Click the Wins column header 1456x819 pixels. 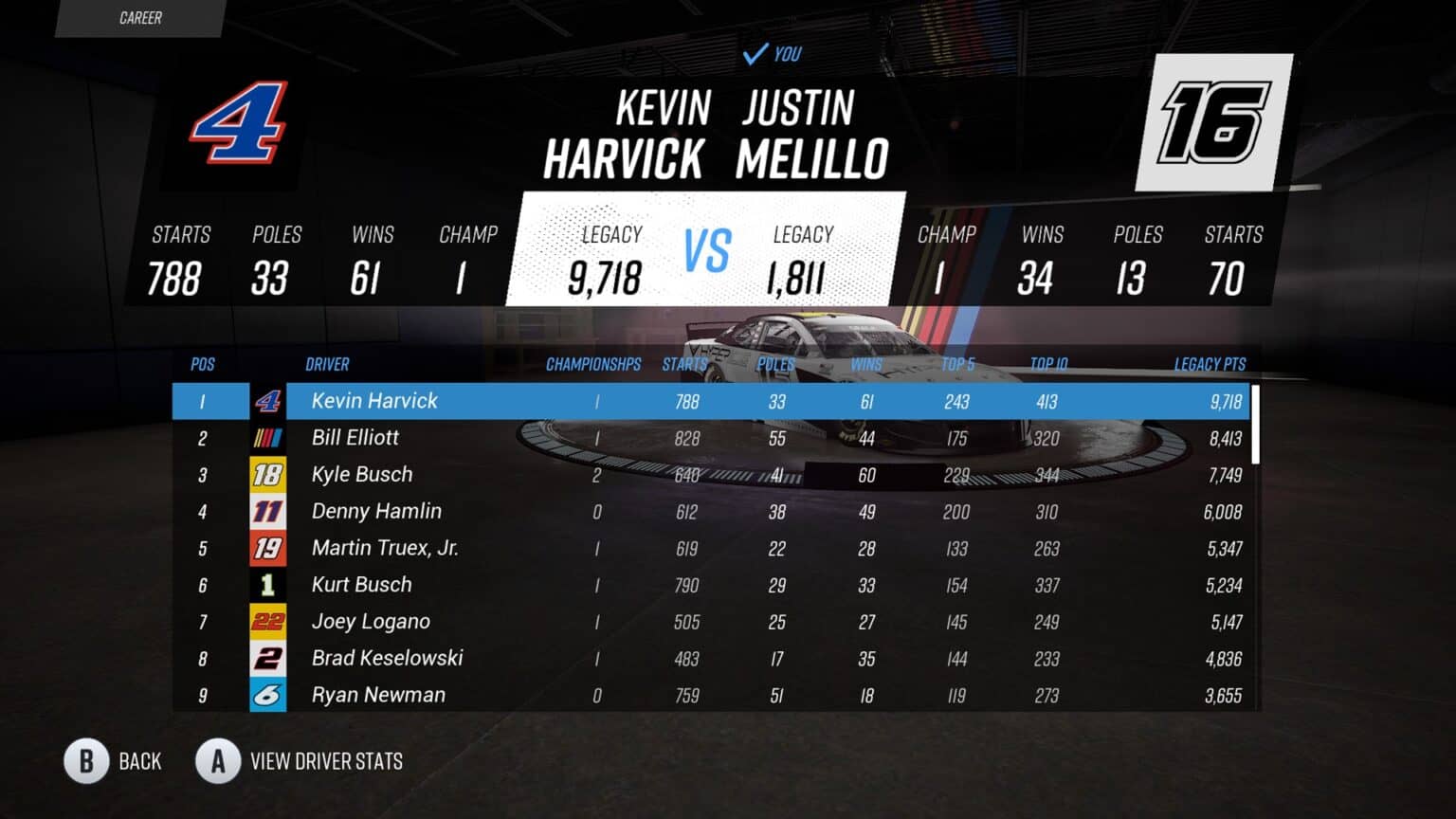pyautogui.click(x=865, y=364)
